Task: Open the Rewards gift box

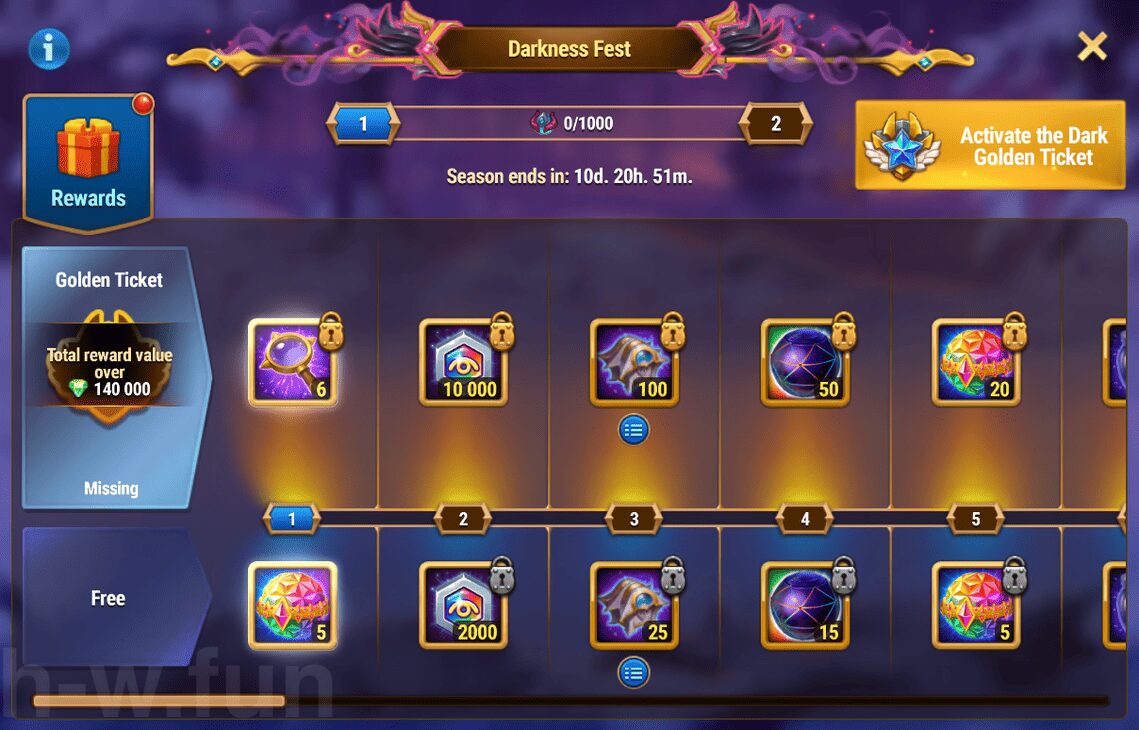Action: (88, 162)
